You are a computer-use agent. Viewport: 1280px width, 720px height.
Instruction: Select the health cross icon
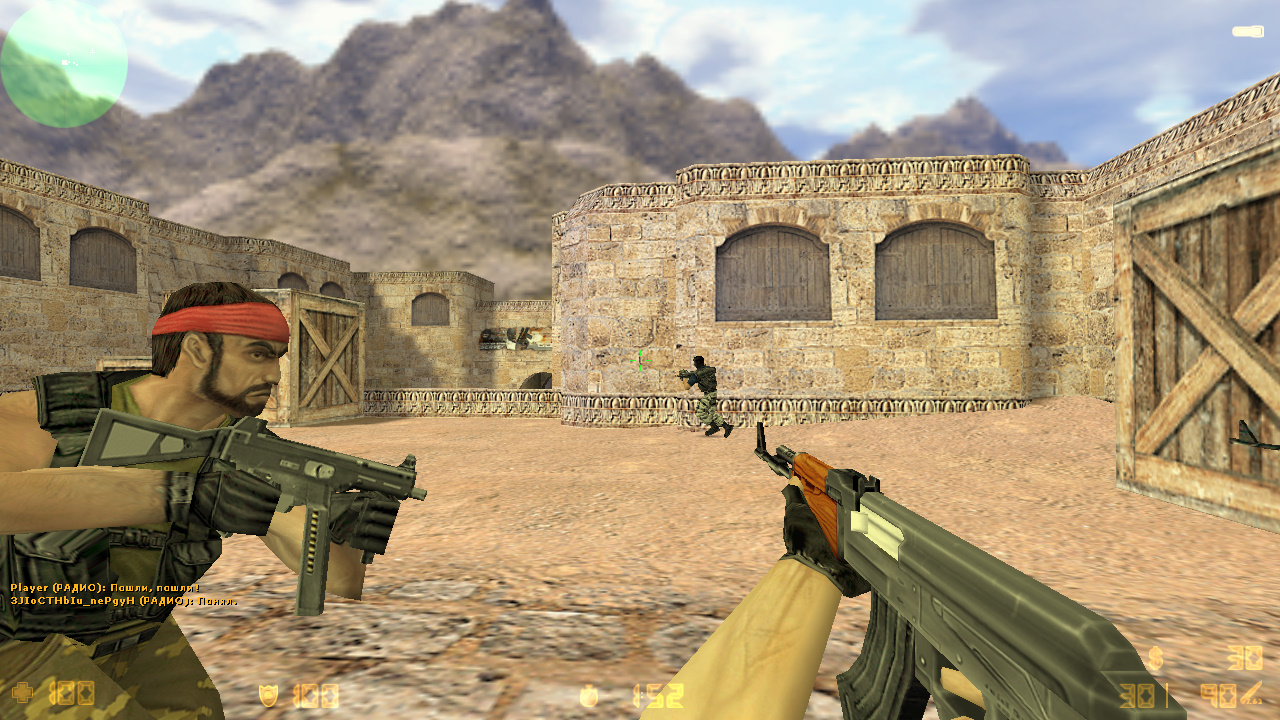(x=21, y=692)
